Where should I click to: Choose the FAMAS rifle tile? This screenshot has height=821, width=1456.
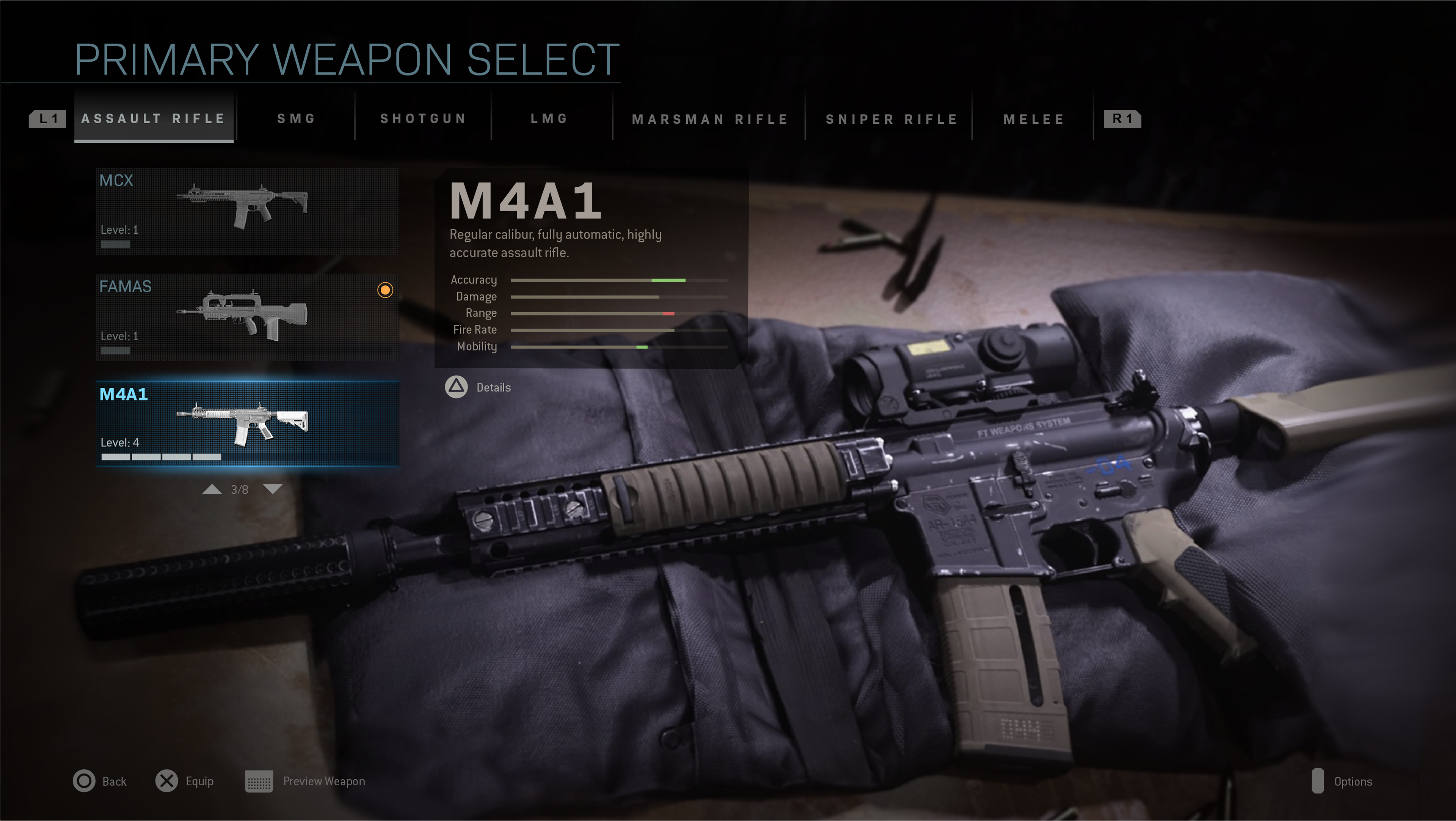[247, 317]
